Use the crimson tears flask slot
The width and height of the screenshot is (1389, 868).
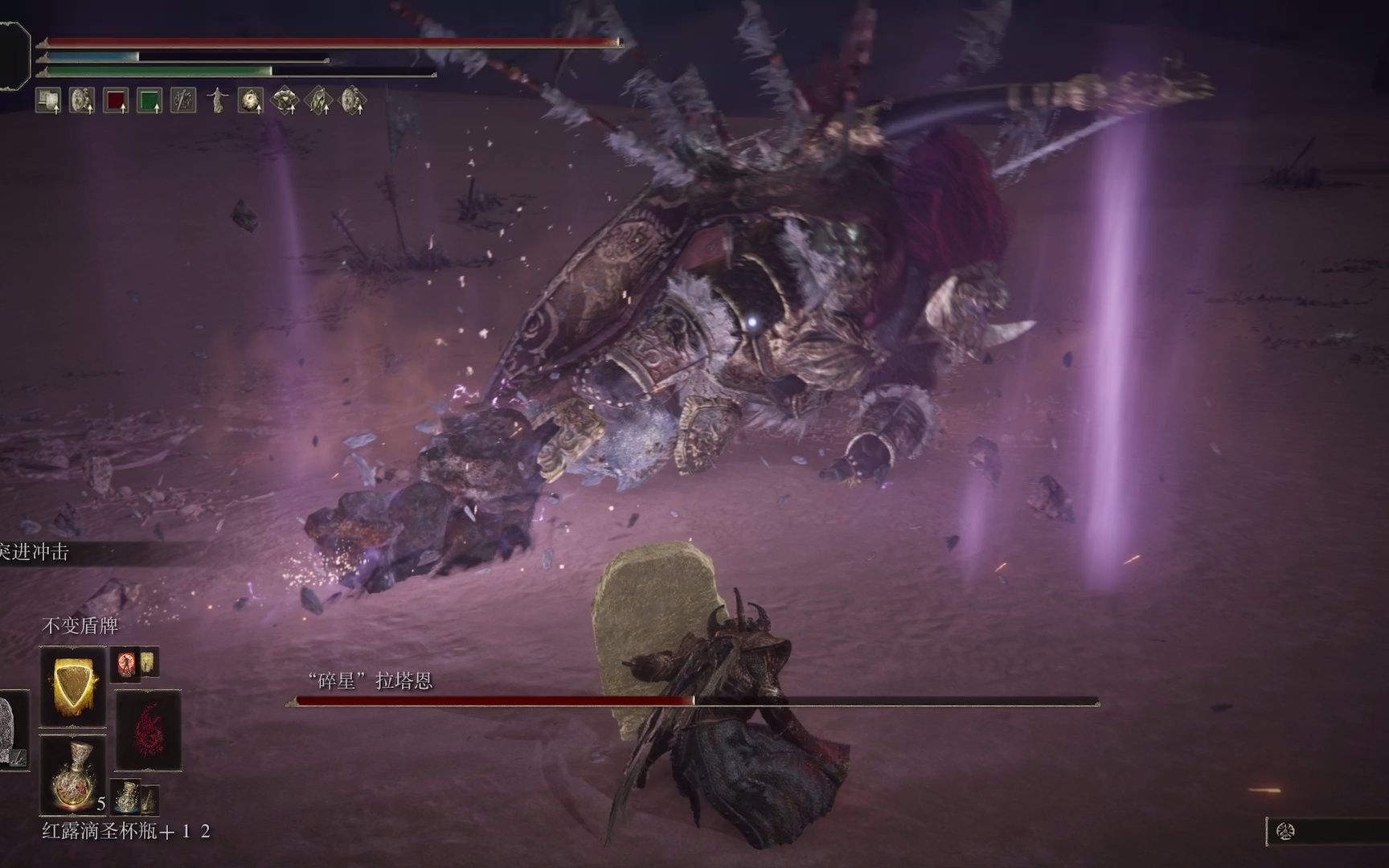[x=72, y=776]
